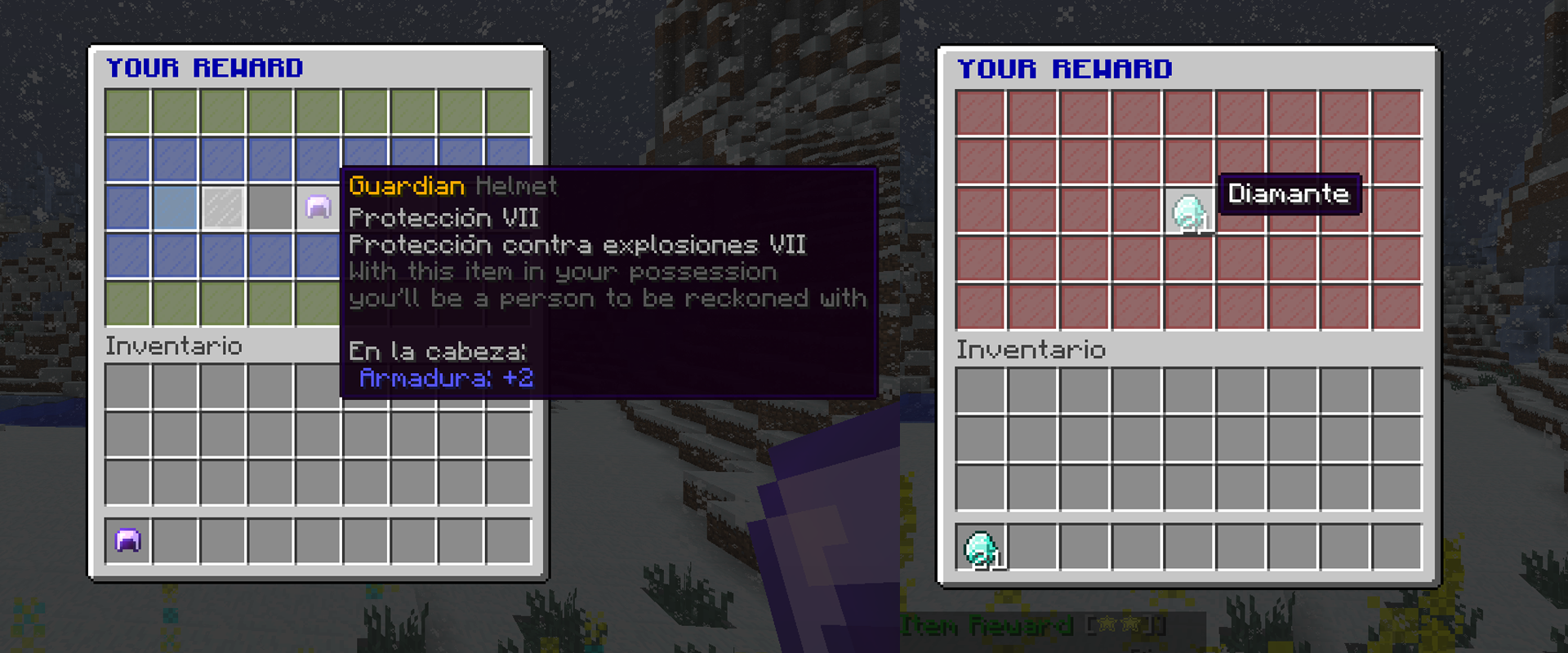Click the YOUR REWARD title on the left window
The height and width of the screenshot is (653, 1568).
pos(204,68)
